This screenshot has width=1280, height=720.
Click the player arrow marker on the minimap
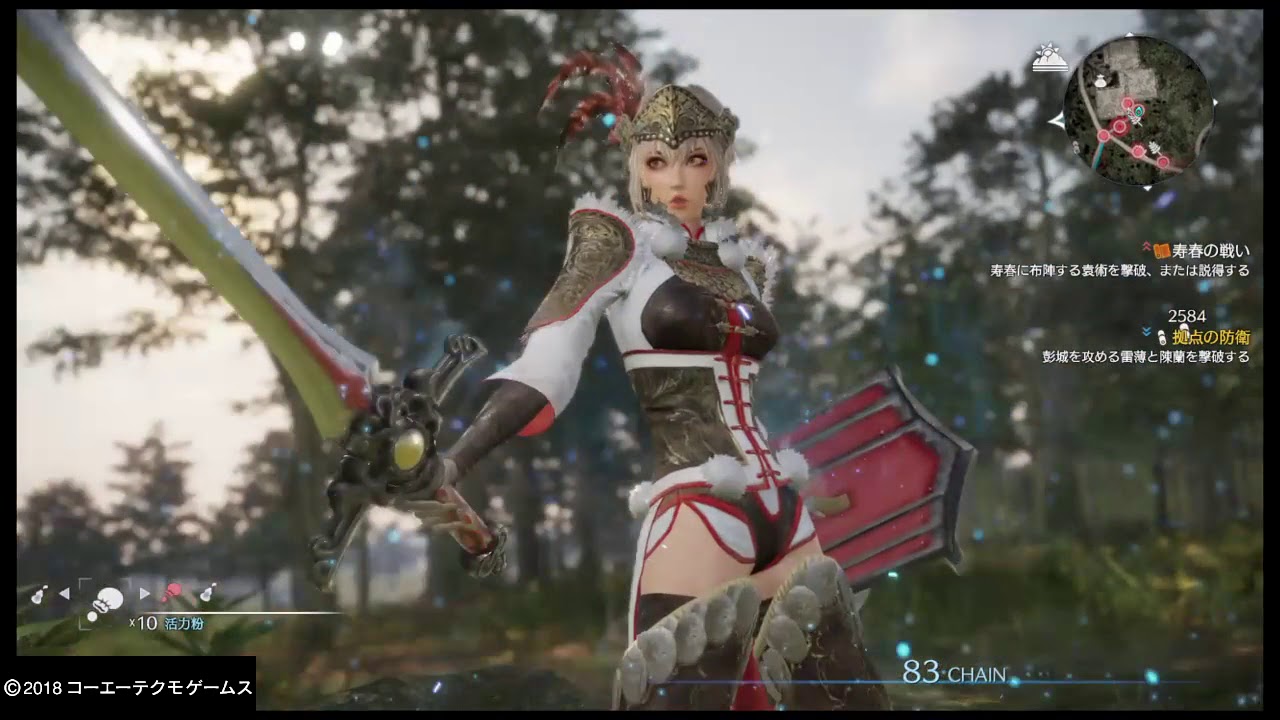tap(1137, 110)
